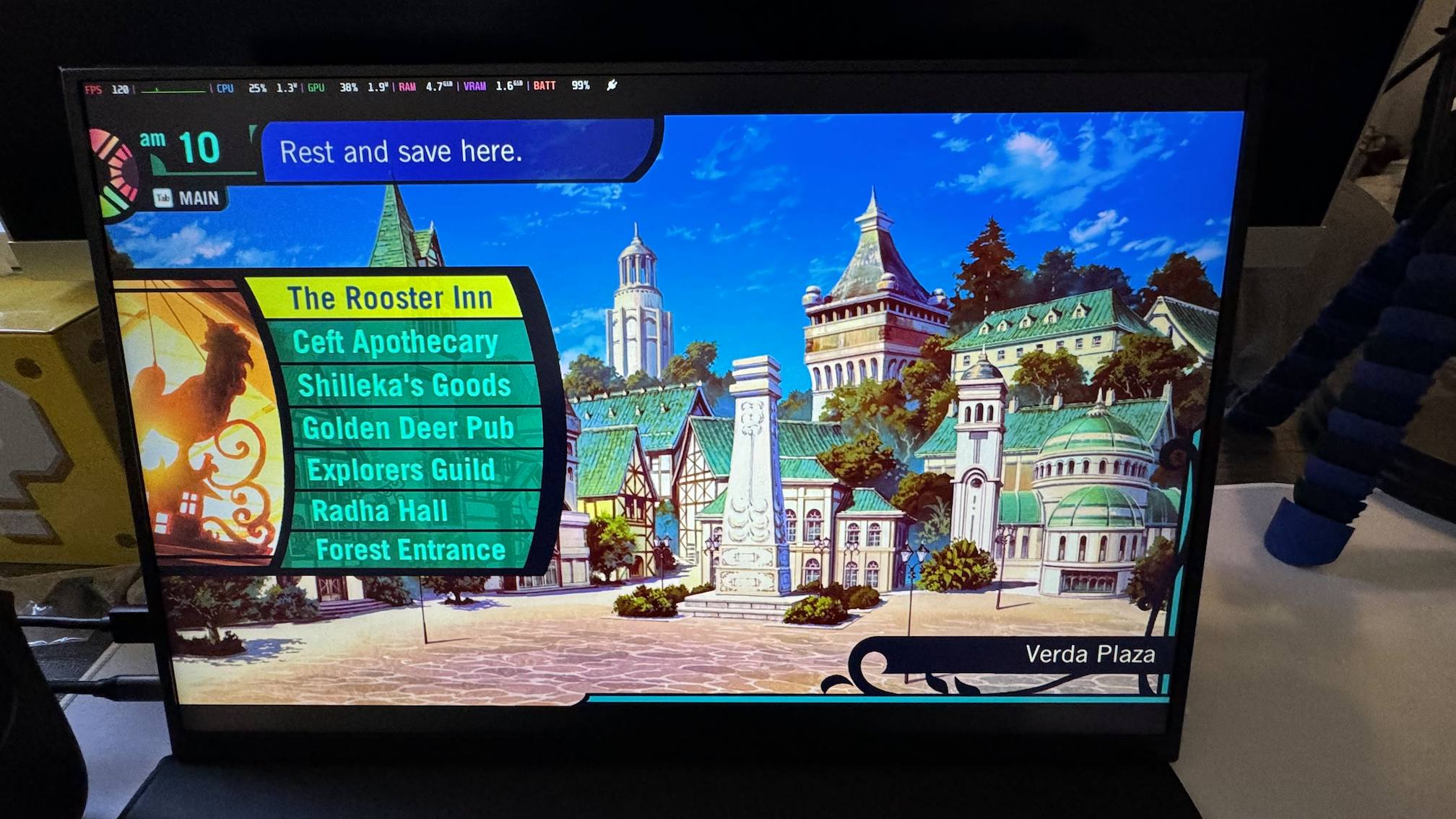Go to Radha Hall
This screenshot has width=1456, height=819.
click(x=380, y=511)
